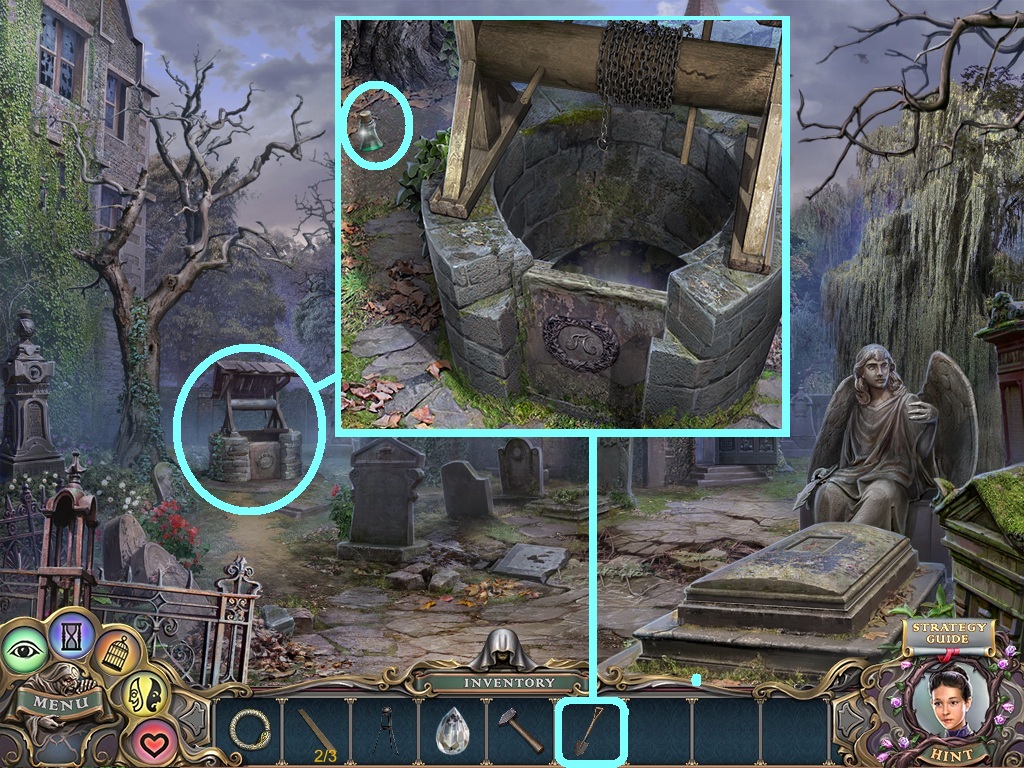Click the red heart icon

[152, 741]
